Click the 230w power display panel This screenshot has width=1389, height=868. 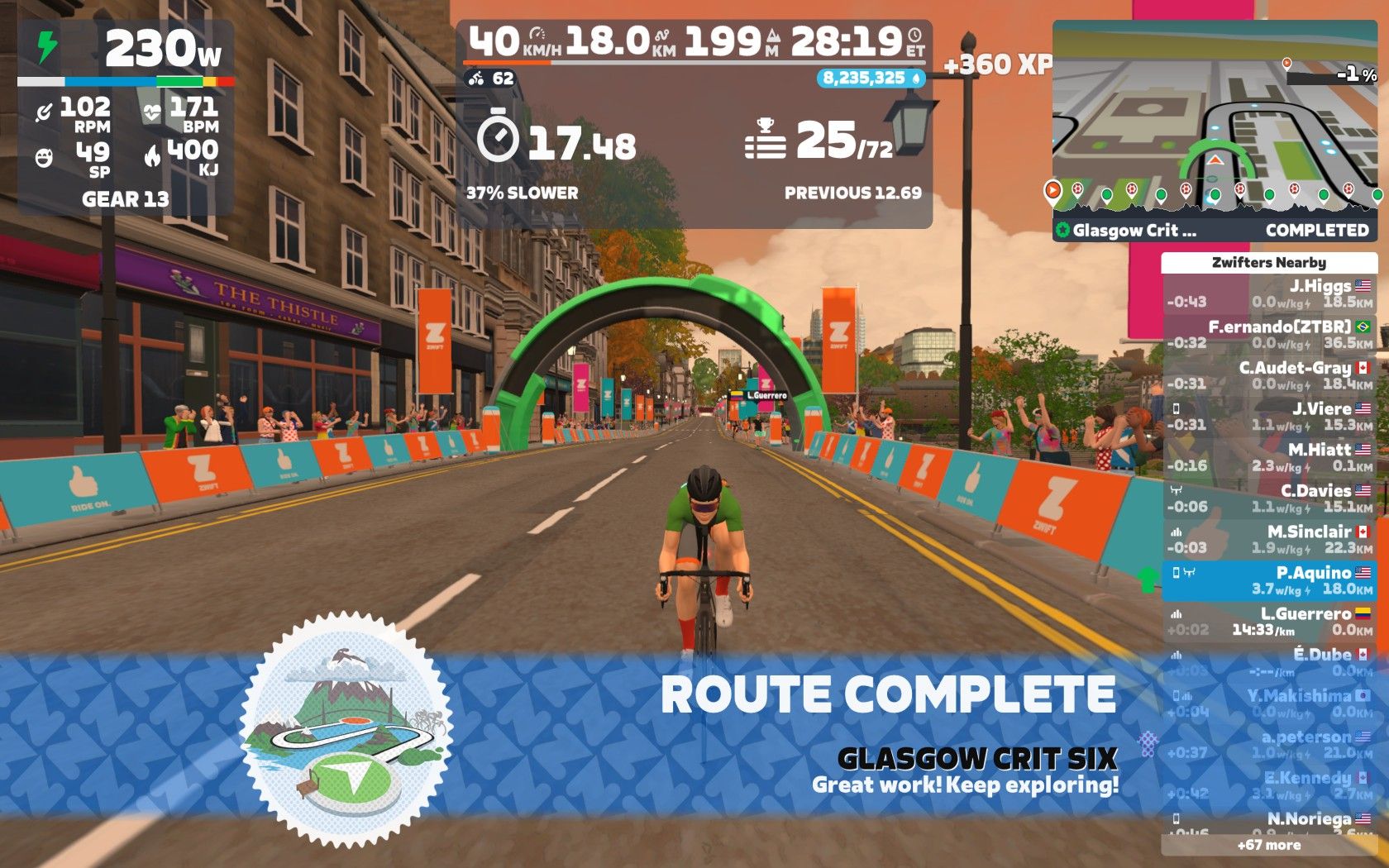point(126,117)
